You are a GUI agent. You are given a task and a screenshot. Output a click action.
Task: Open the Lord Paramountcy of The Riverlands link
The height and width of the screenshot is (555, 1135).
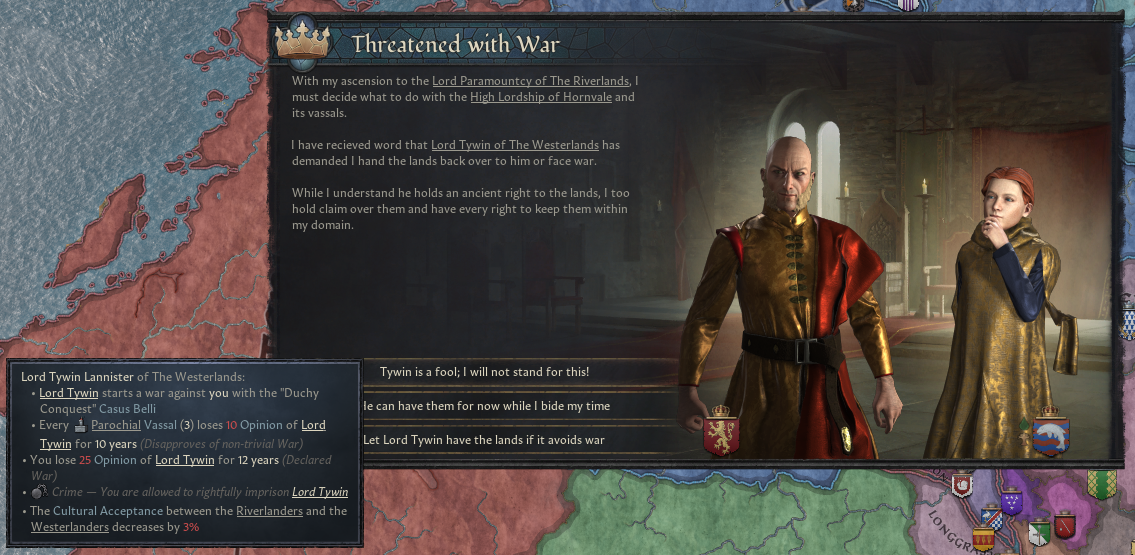click(530, 80)
